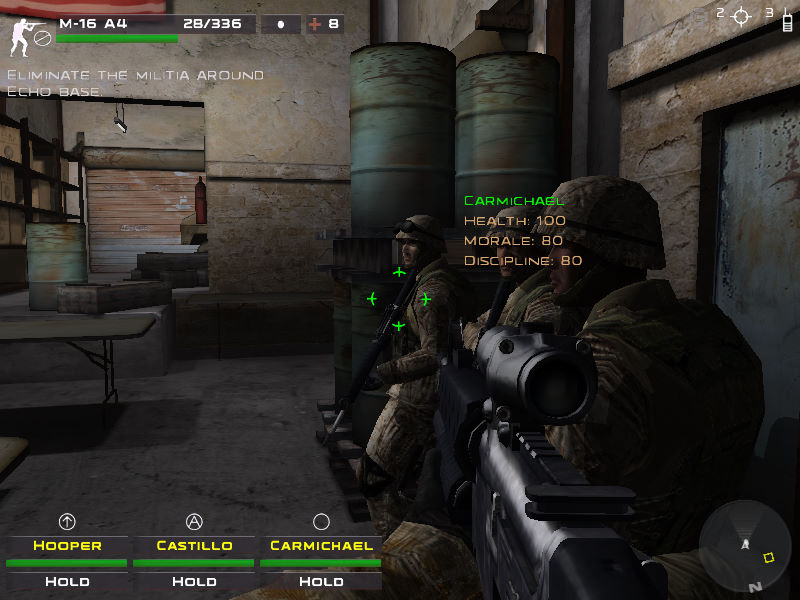Click the compass minimap
The height and width of the screenshot is (600, 800).
tap(745, 547)
